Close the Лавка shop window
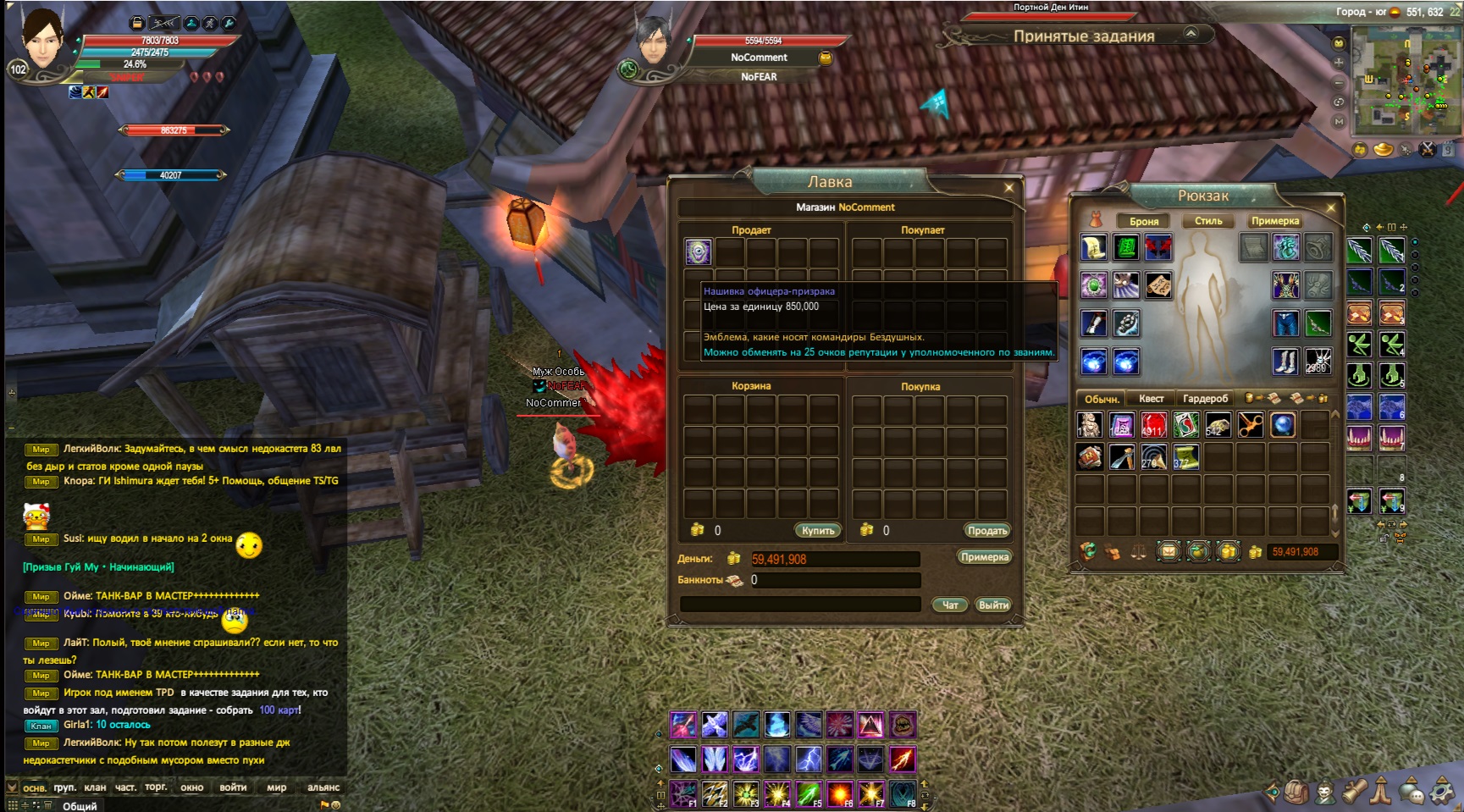Viewport: 1464px width, 812px height. [1008, 188]
